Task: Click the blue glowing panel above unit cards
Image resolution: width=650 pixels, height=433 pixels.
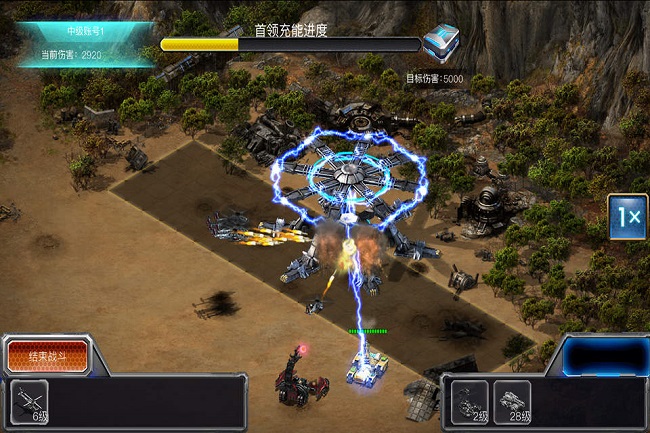Action: [x=604, y=355]
